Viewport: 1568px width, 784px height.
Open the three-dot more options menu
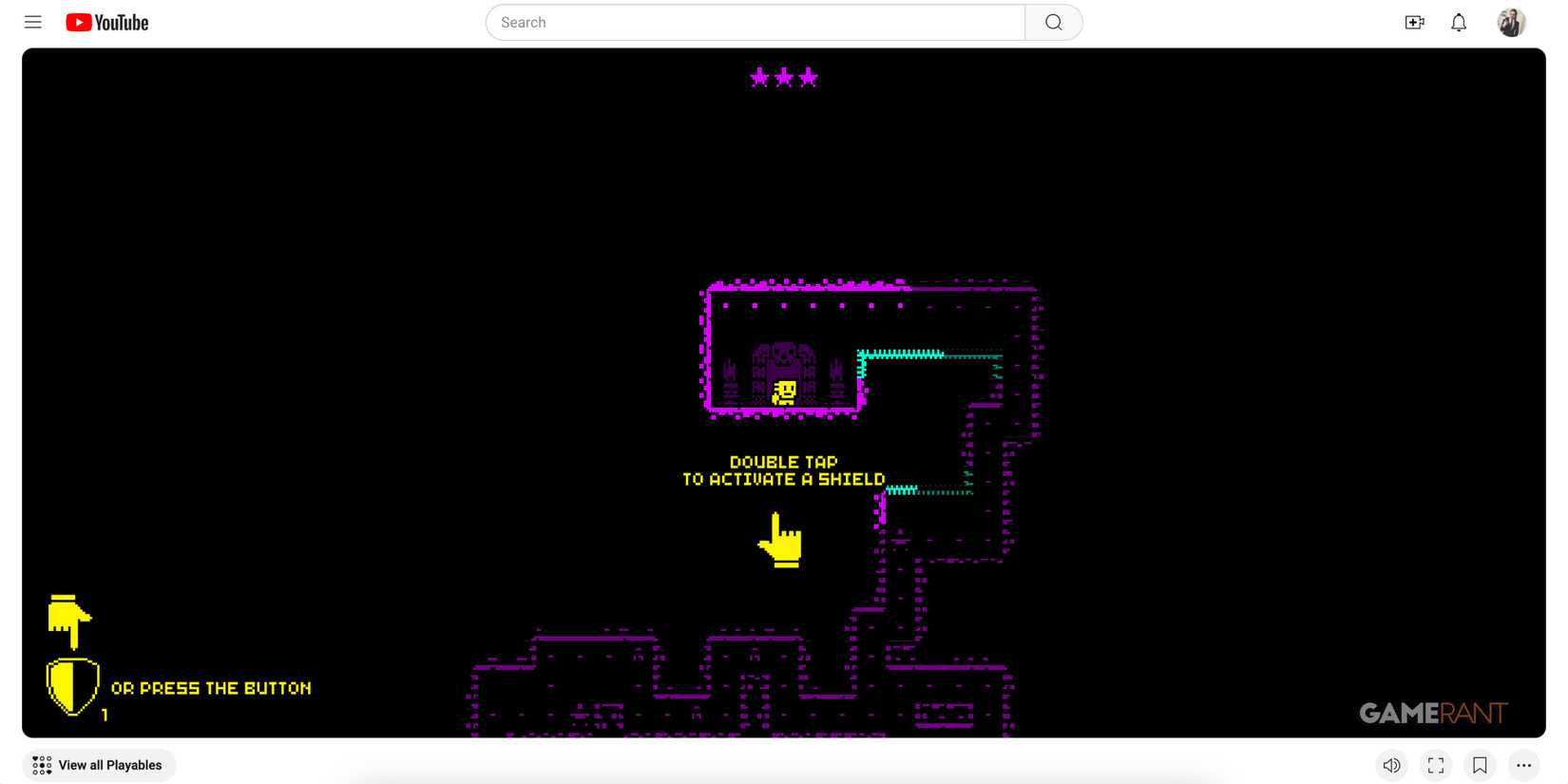[x=1524, y=764]
